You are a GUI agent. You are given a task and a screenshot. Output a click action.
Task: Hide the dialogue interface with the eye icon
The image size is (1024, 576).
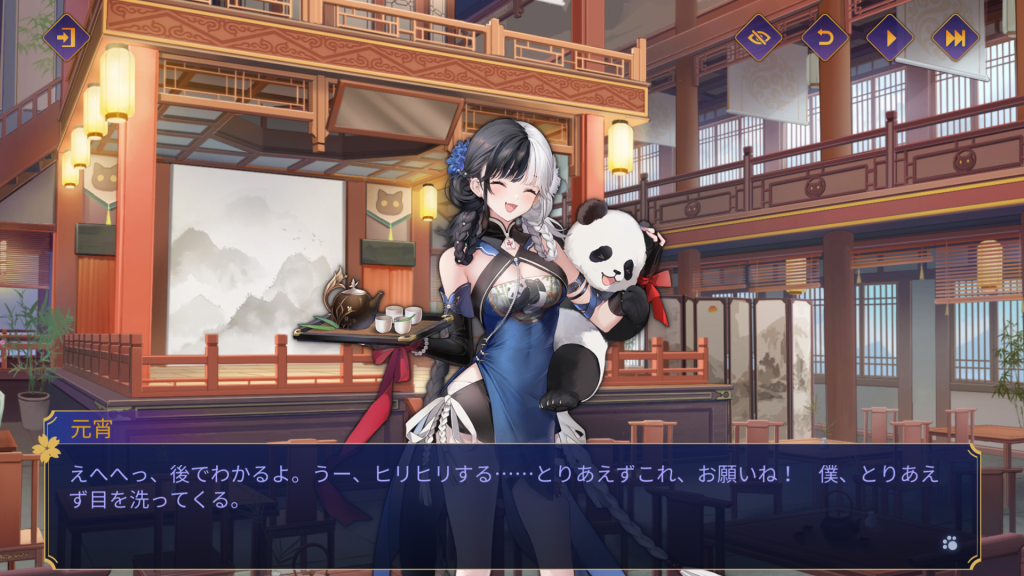758,38
